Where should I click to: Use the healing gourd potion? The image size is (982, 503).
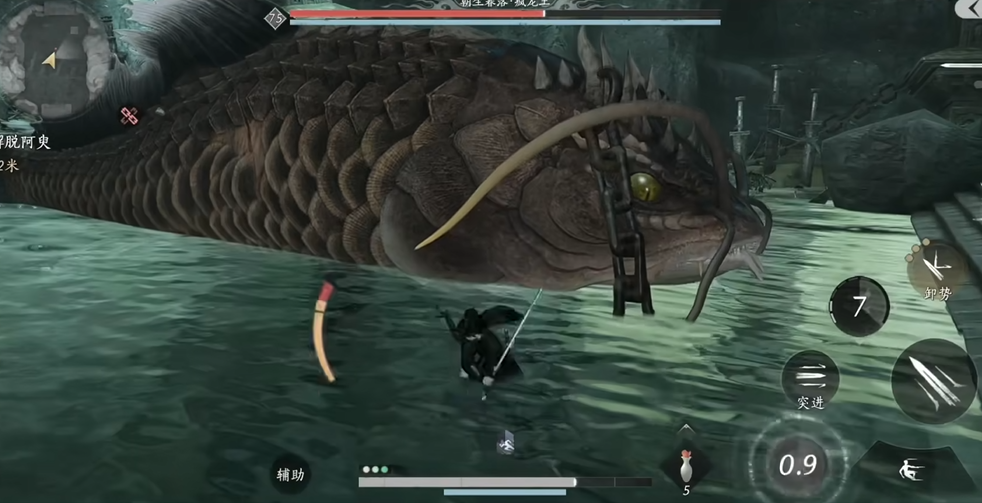[686, 466]
